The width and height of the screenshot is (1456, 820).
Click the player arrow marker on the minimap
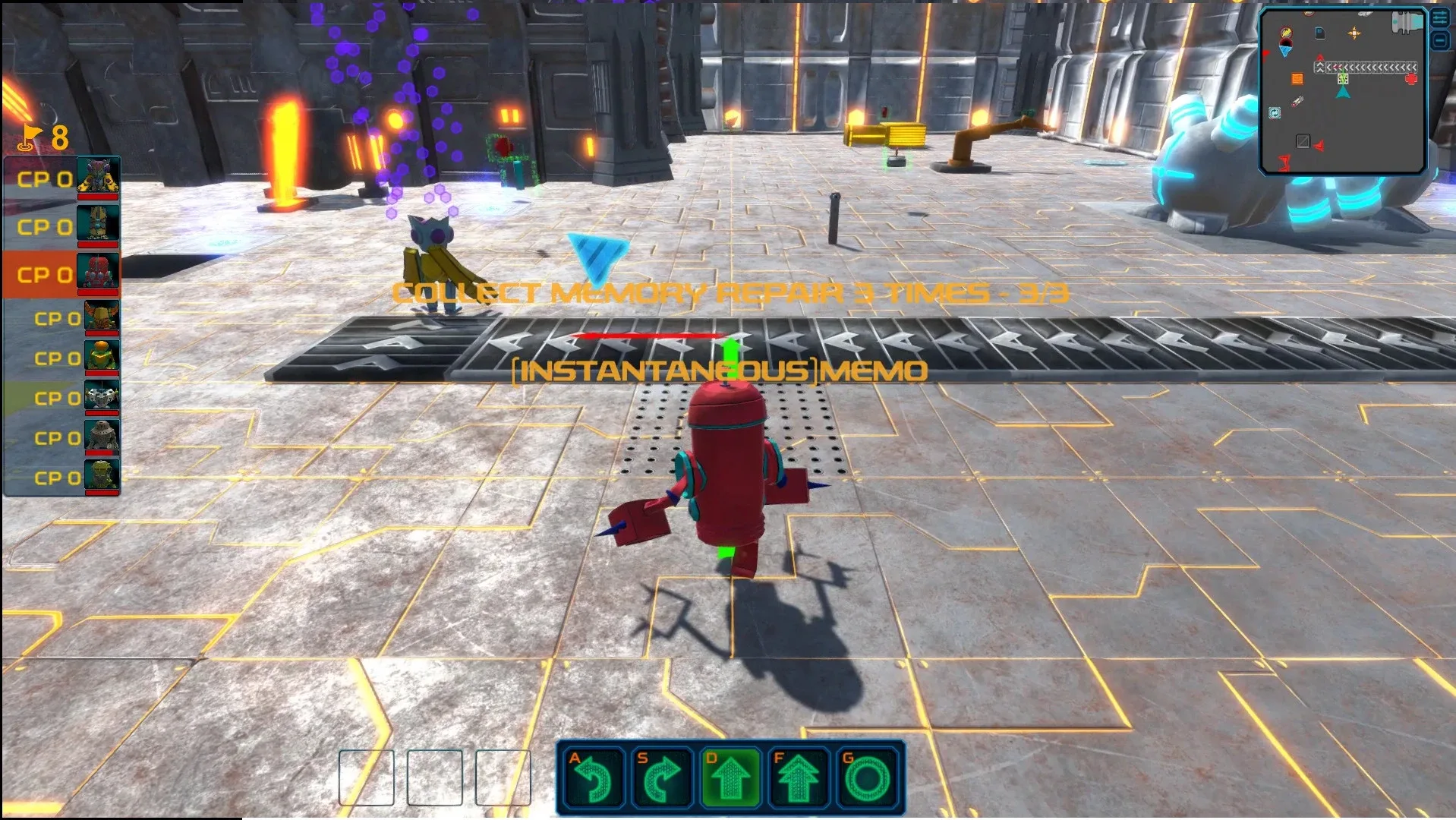click(1343, 92)
